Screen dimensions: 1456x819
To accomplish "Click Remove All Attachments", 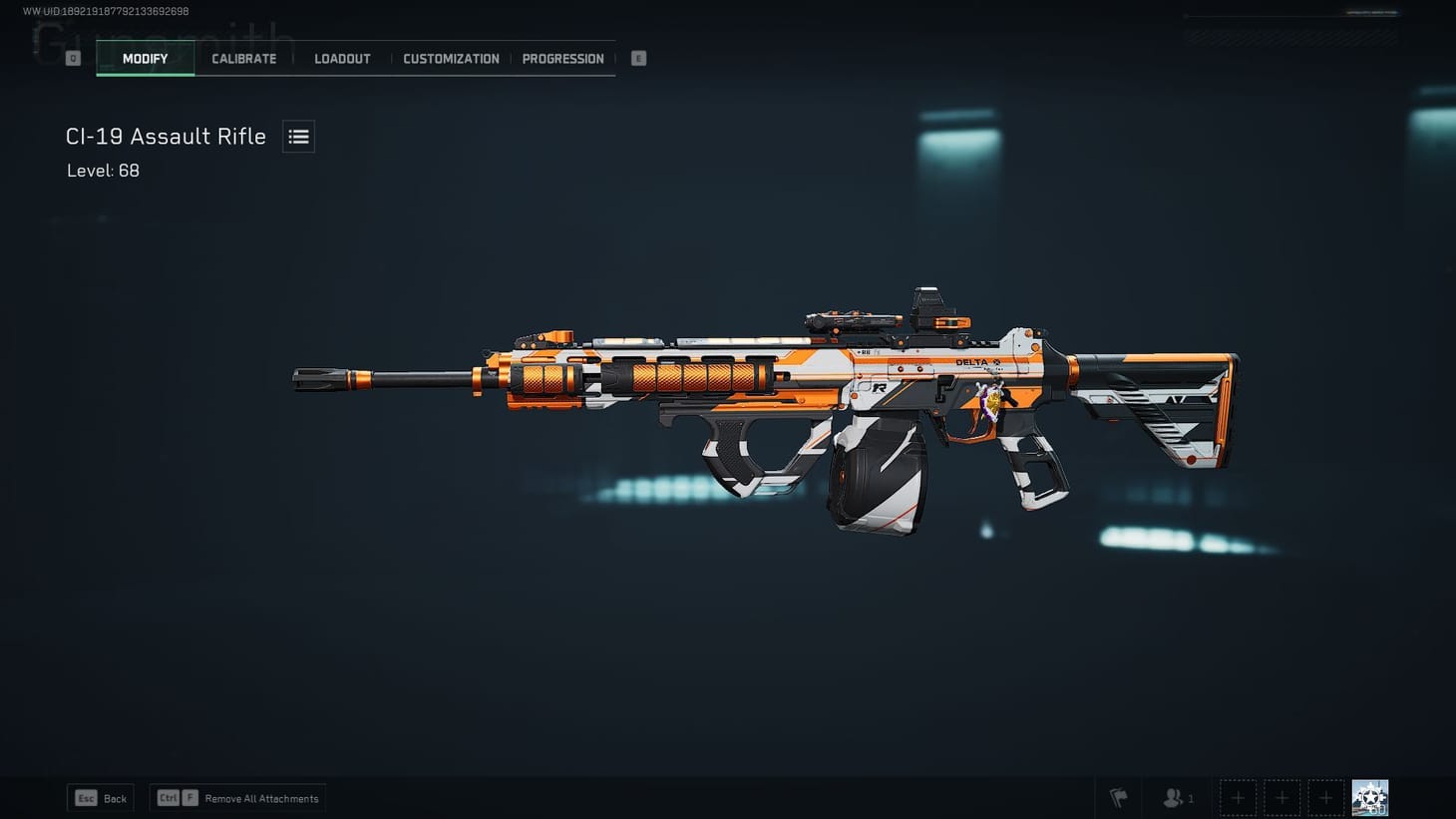I will [236, 797].
